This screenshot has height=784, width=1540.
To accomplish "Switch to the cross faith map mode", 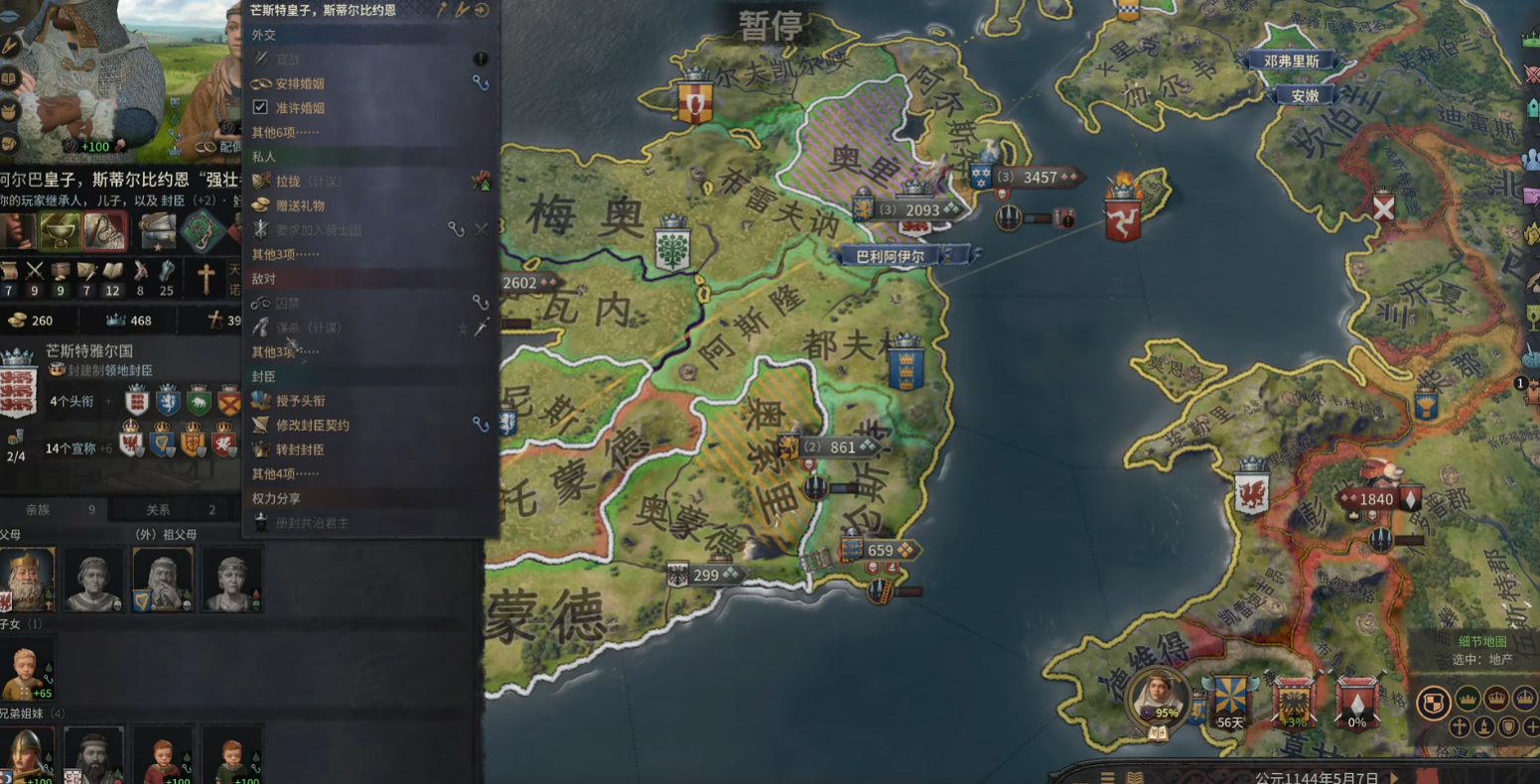I will 1459,726.
